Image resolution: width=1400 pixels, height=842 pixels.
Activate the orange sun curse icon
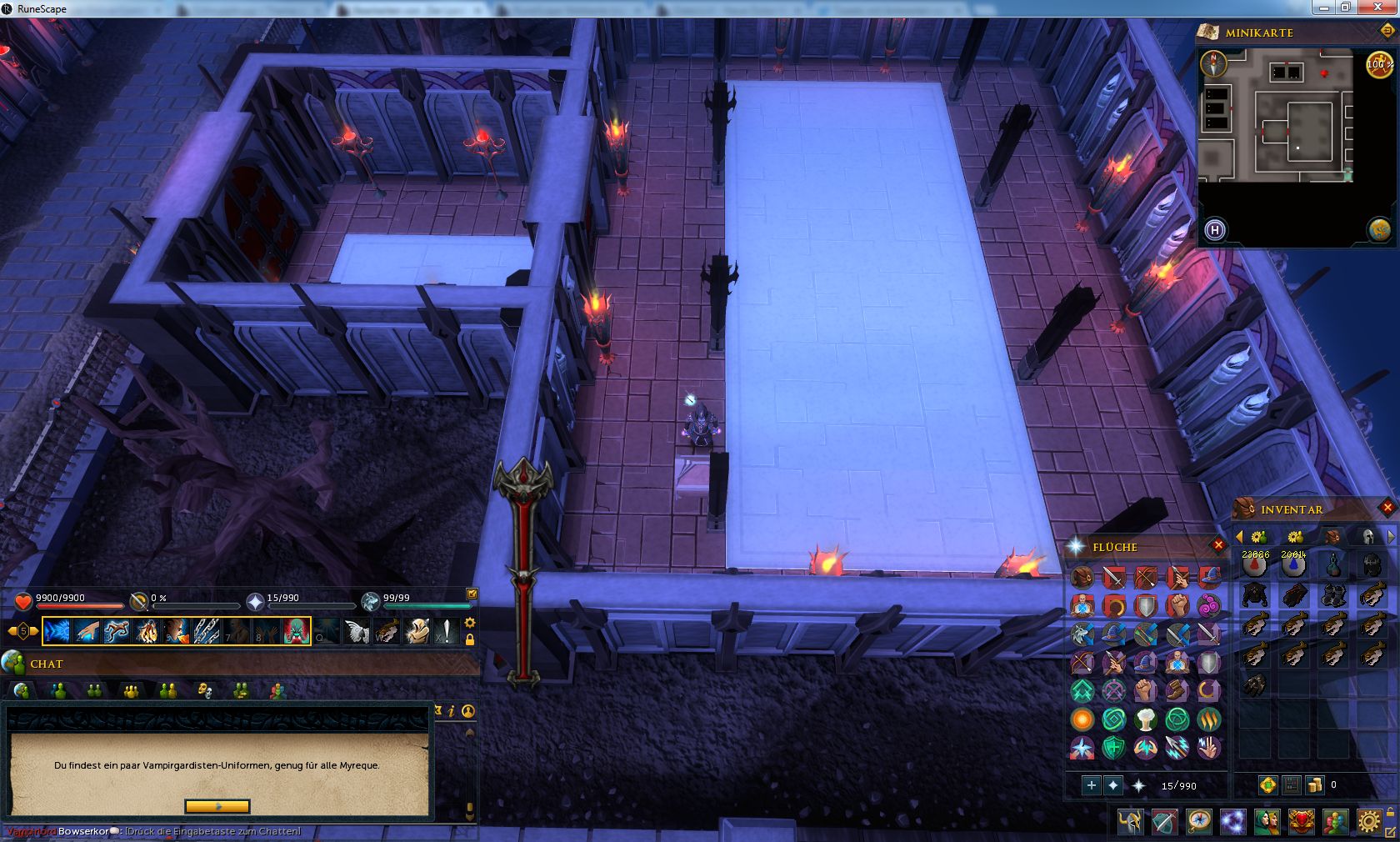pyautogui.click(x=1082, y=719)
